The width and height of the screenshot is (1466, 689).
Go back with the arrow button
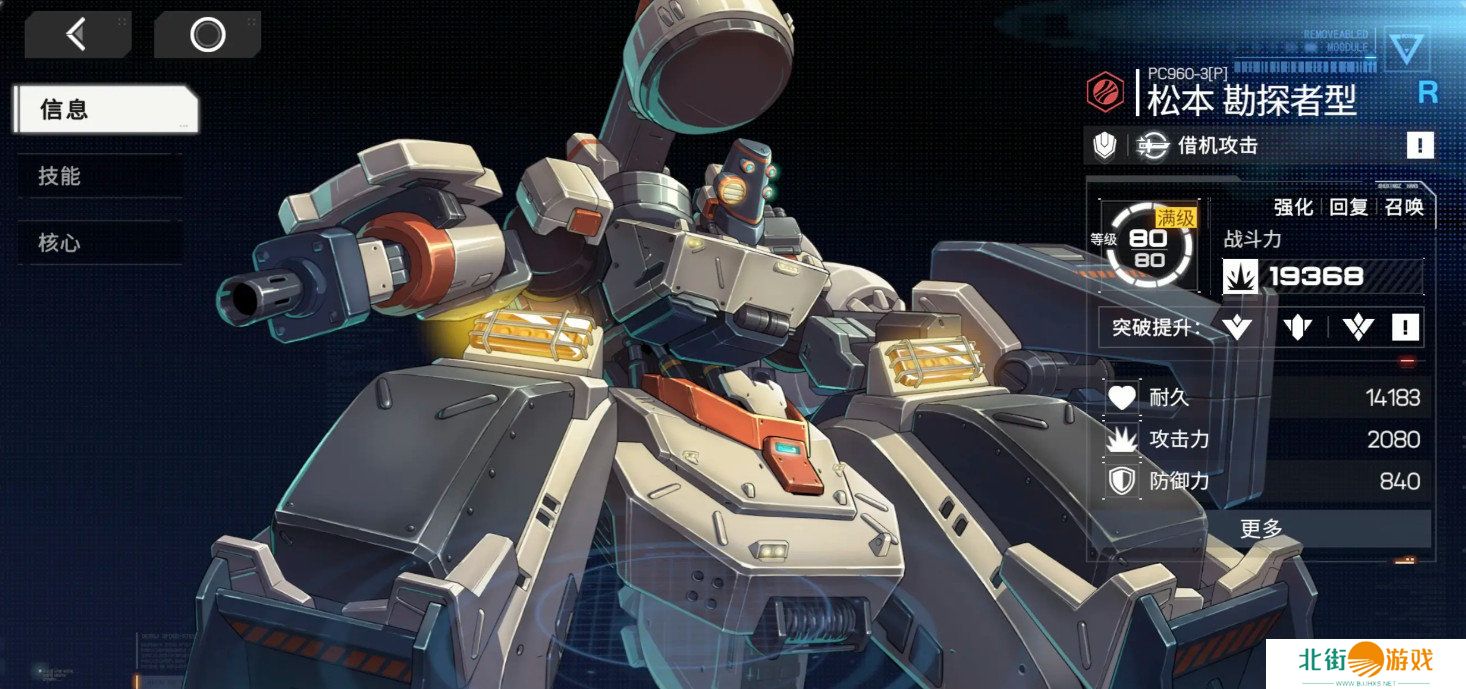[x=77, y=35]
